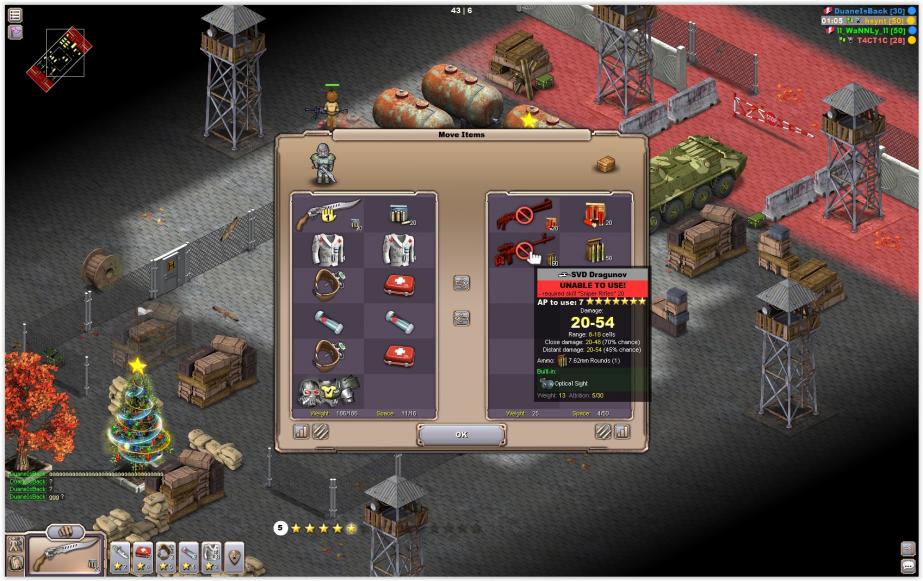
Task: Select the wooden crate container icon
Action: 605,164
